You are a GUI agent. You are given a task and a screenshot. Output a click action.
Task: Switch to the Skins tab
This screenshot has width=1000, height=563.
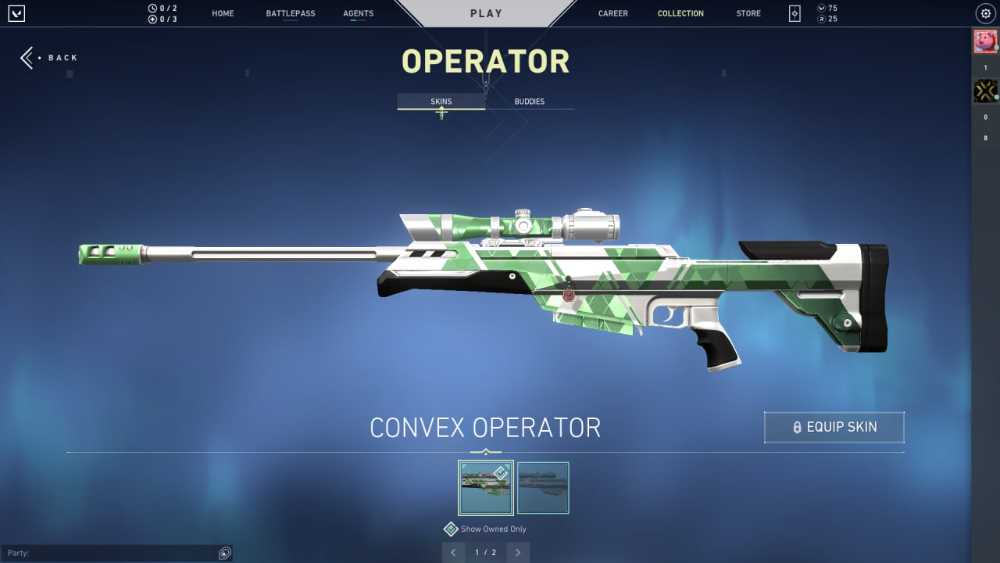click(441, 102)
